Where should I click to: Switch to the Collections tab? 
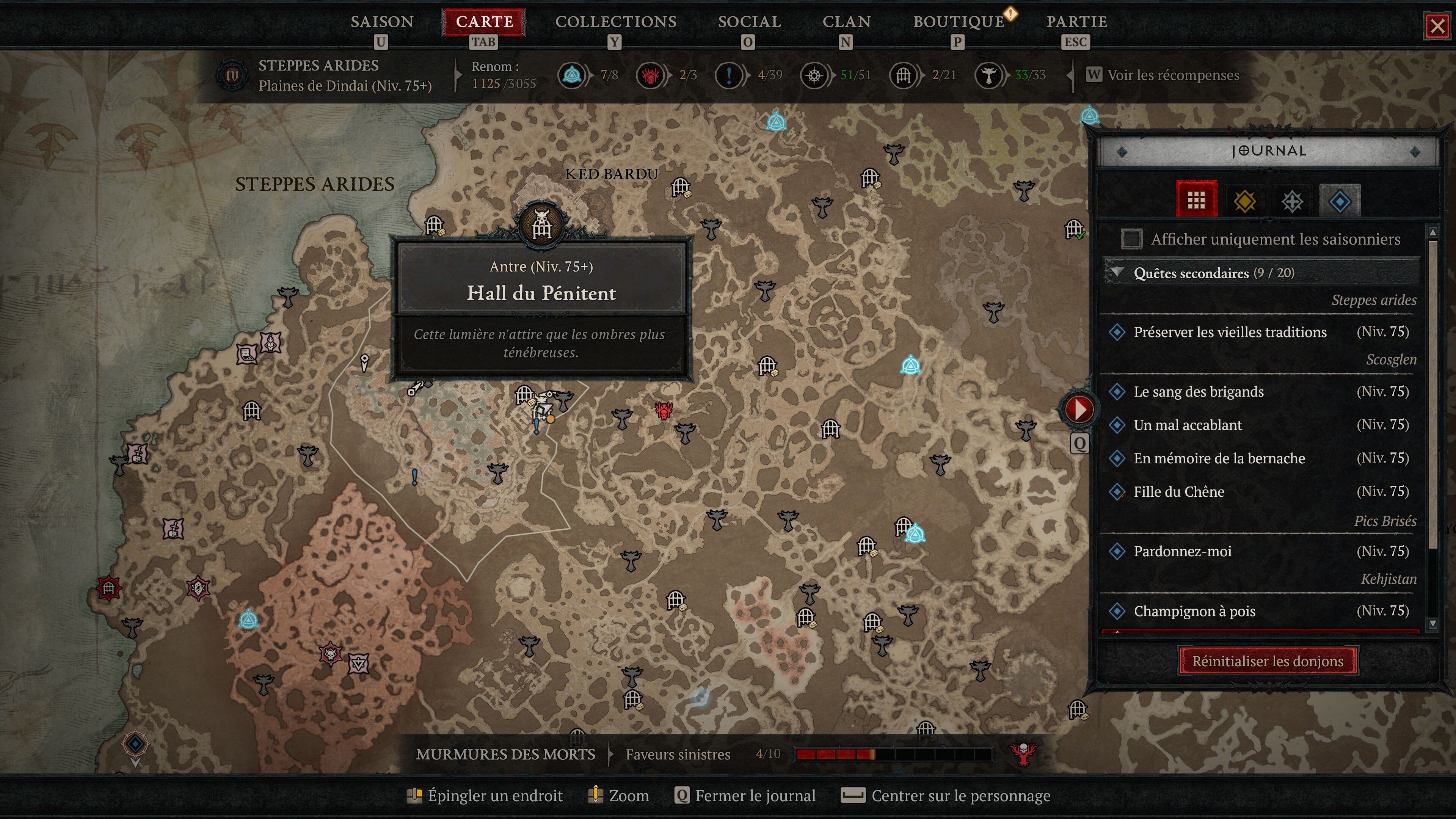point(615,22)
